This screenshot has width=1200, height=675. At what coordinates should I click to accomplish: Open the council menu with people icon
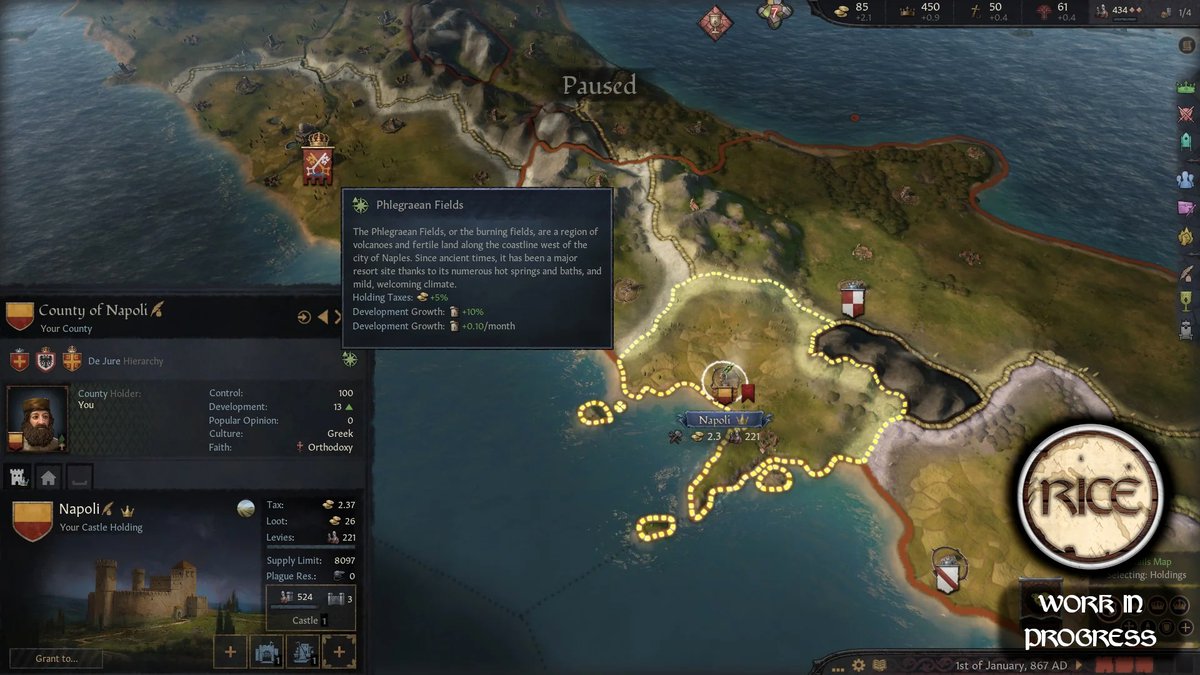[1186, 180]
